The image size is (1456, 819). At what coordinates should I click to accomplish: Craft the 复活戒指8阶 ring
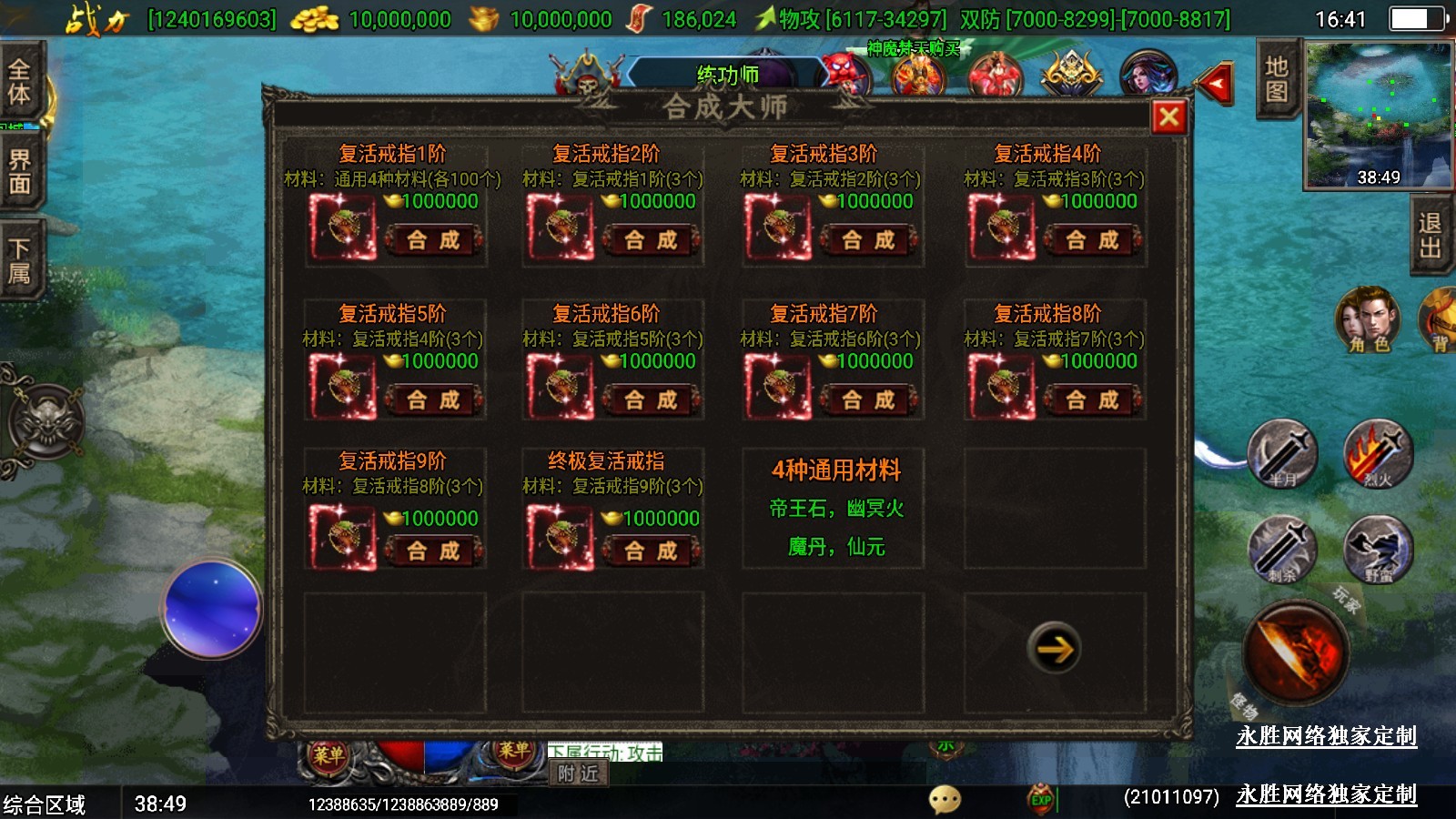(x=1092, y=399)
